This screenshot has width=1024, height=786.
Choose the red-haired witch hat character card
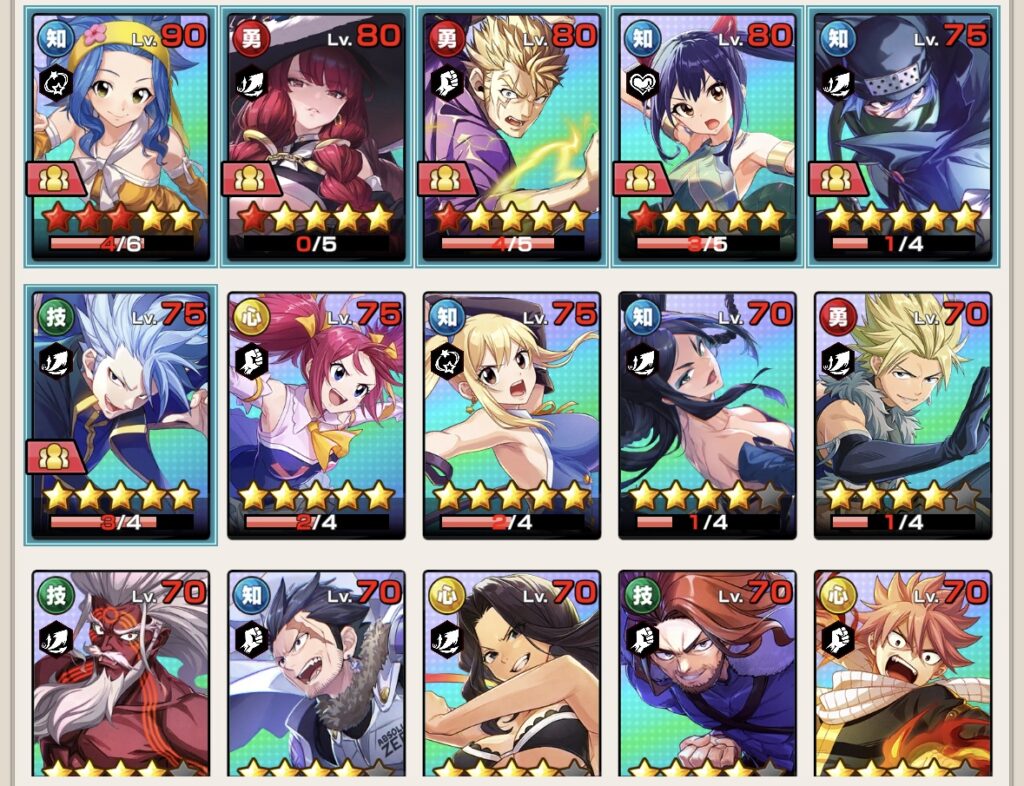316,137
